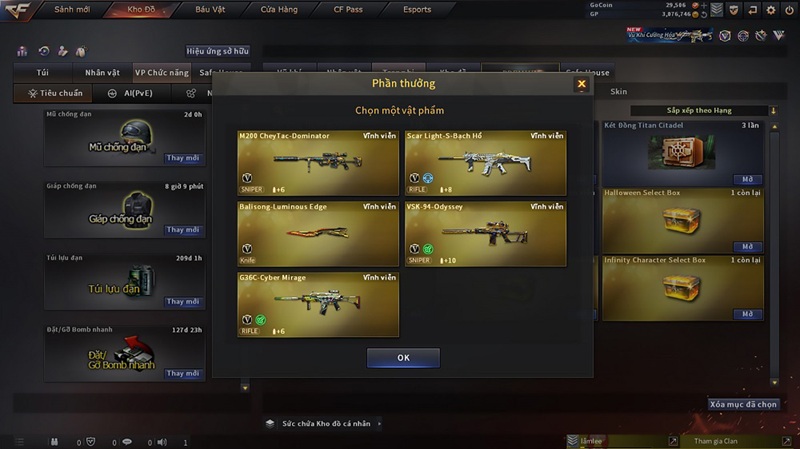Viewport: 800px width, 449px height.
Task: Open the Sắp xếp theo Hạng sort dropdown
Action: point(718,110)
